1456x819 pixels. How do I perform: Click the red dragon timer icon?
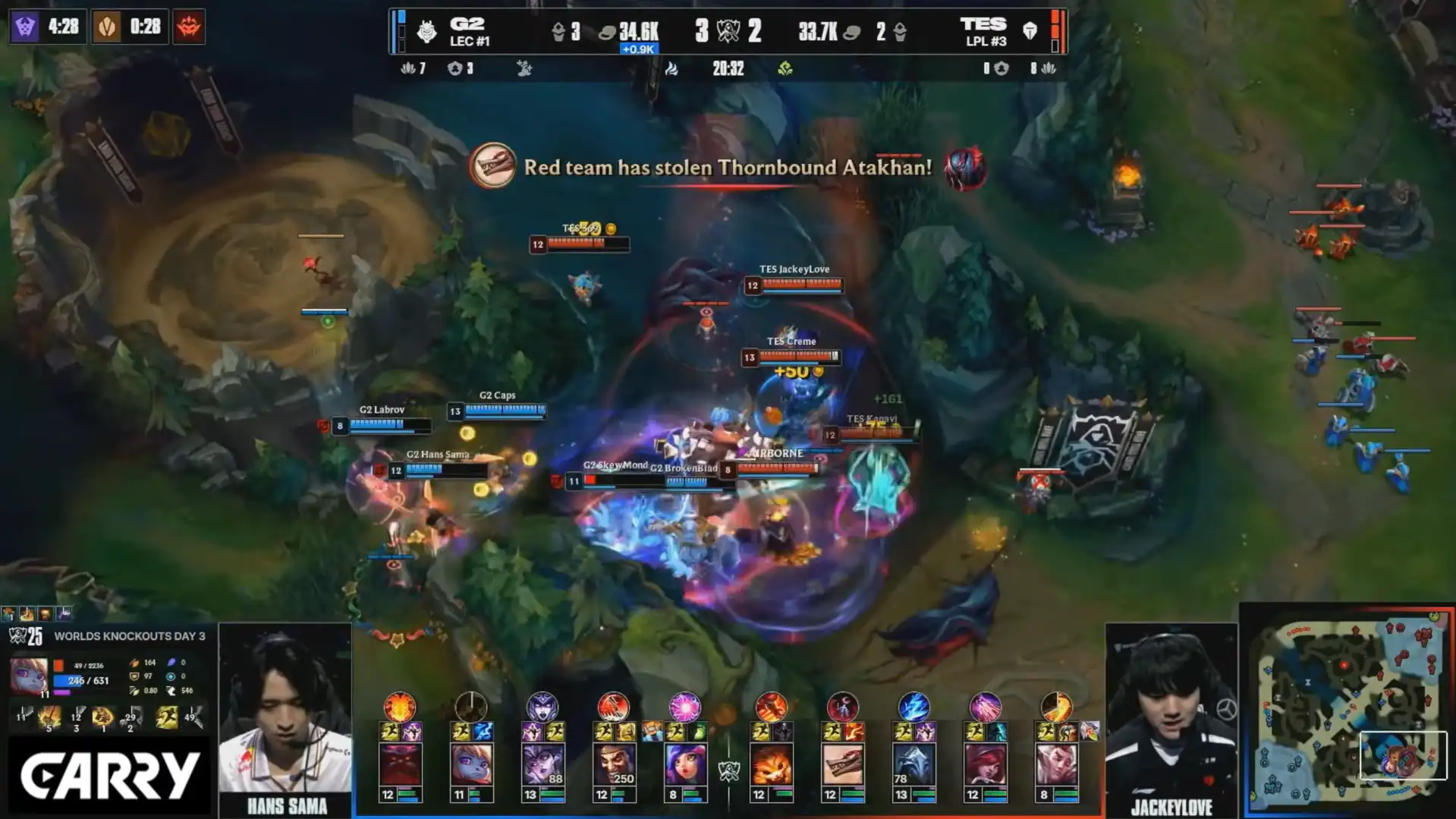click(189, 27)
